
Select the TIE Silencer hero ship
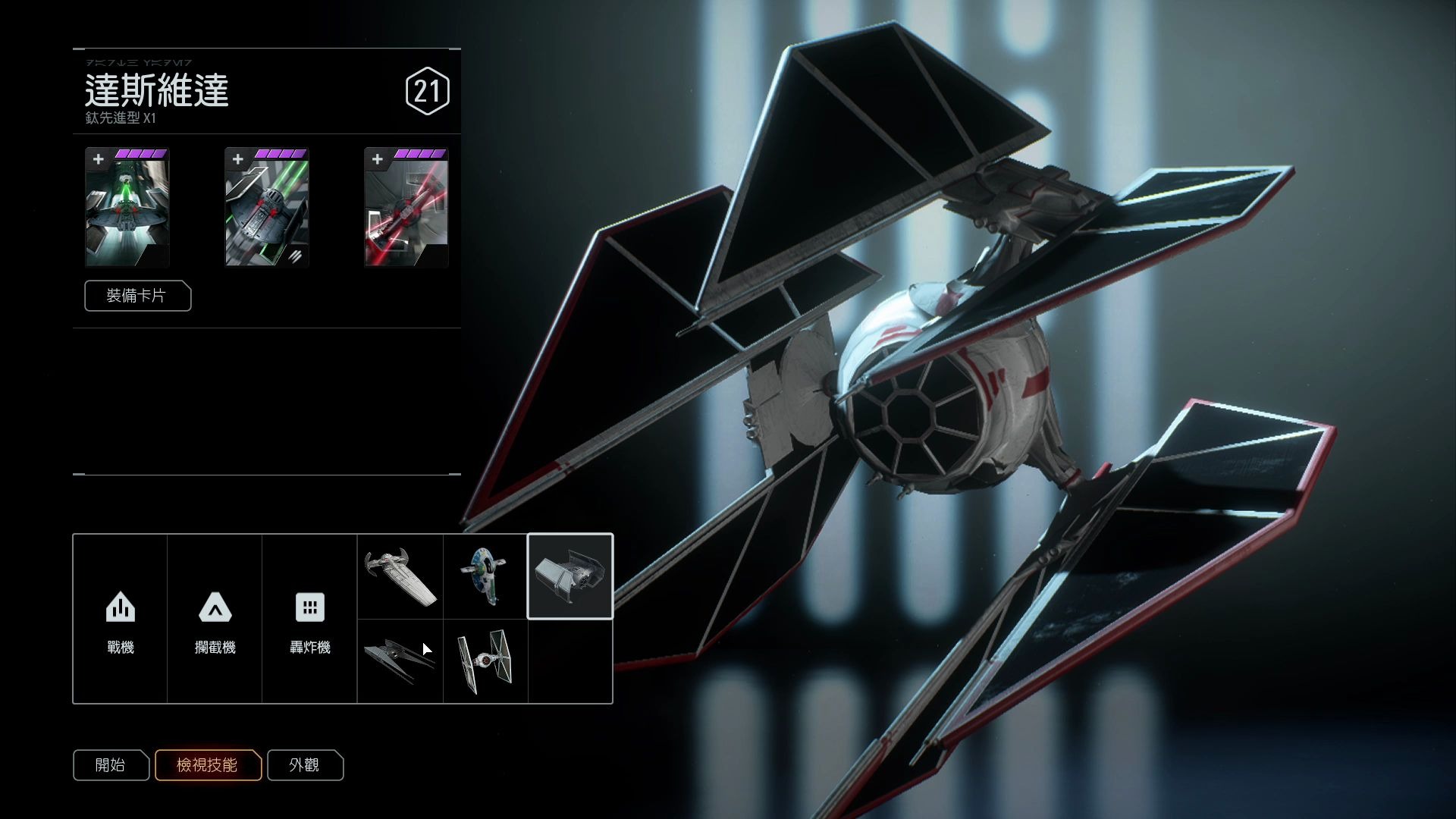coord(400,661)
